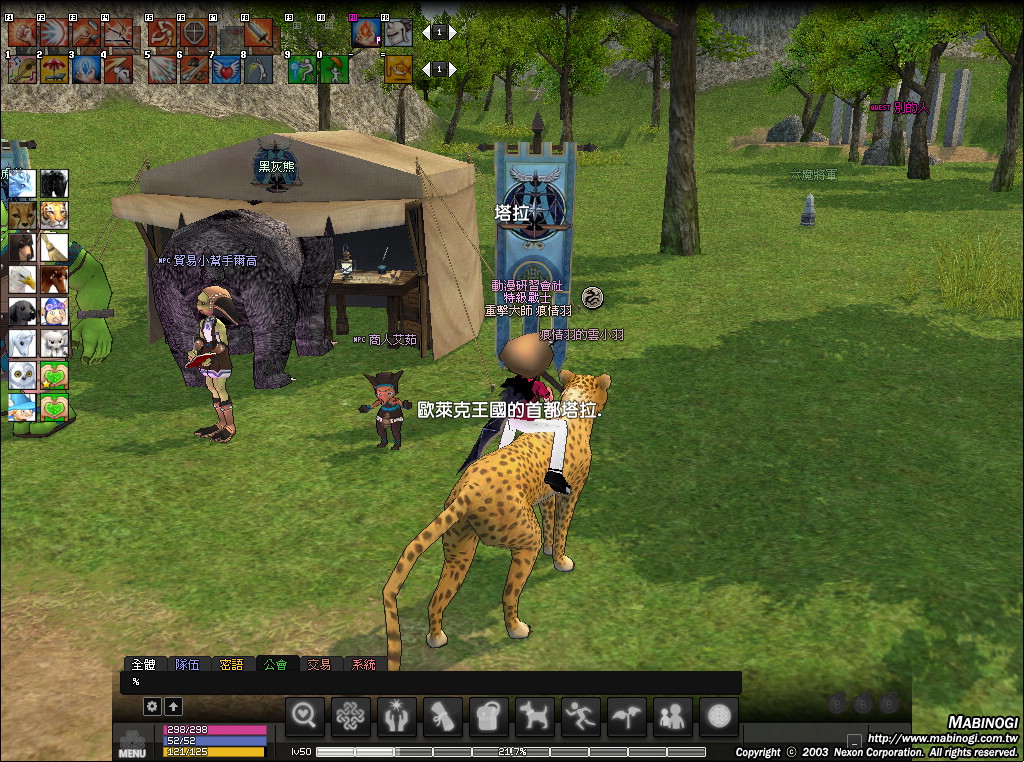
Task: Select the broom mount portrait
Action: [x=54, y=247]
